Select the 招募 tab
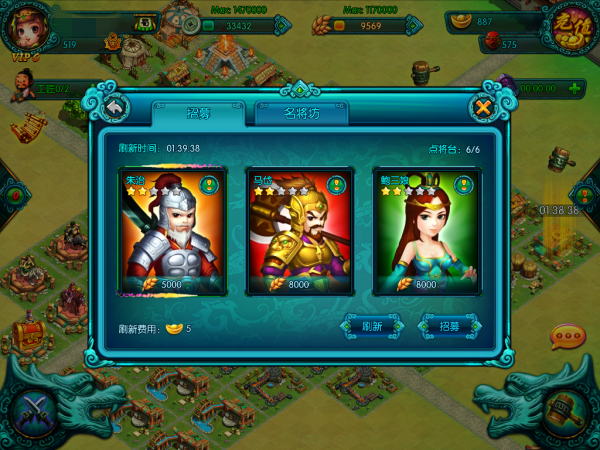Viewport: 600px width, 450px height. 198,112
